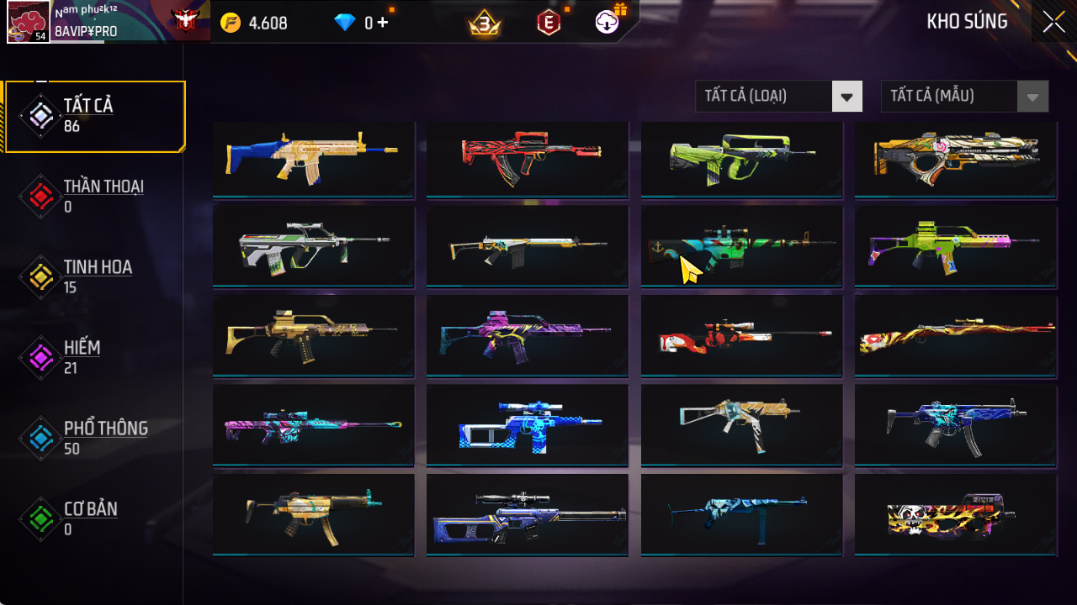Open the download gift icon

[x=608, y=21]
